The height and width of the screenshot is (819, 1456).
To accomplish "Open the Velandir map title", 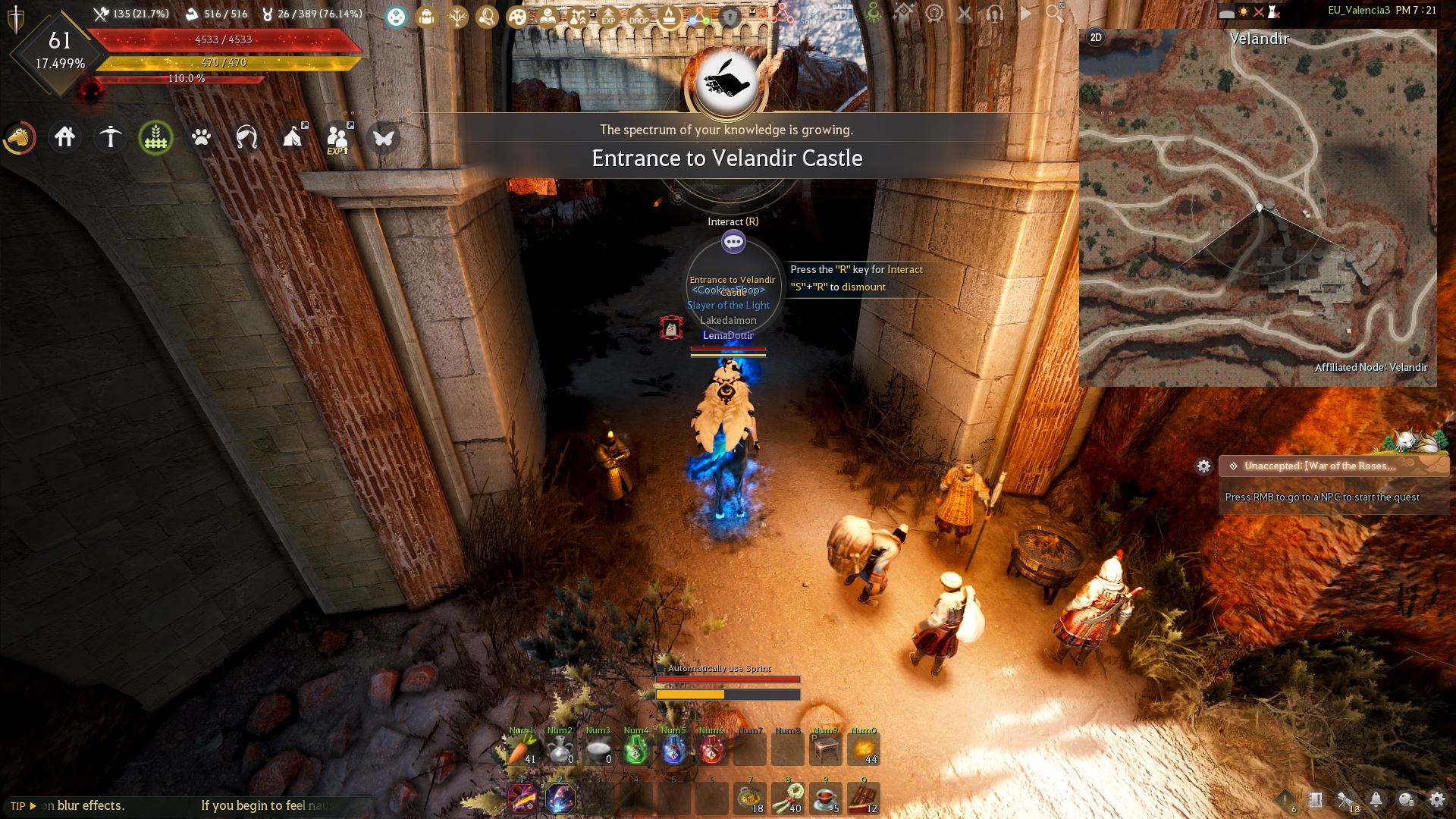I will coord(1260,39).
